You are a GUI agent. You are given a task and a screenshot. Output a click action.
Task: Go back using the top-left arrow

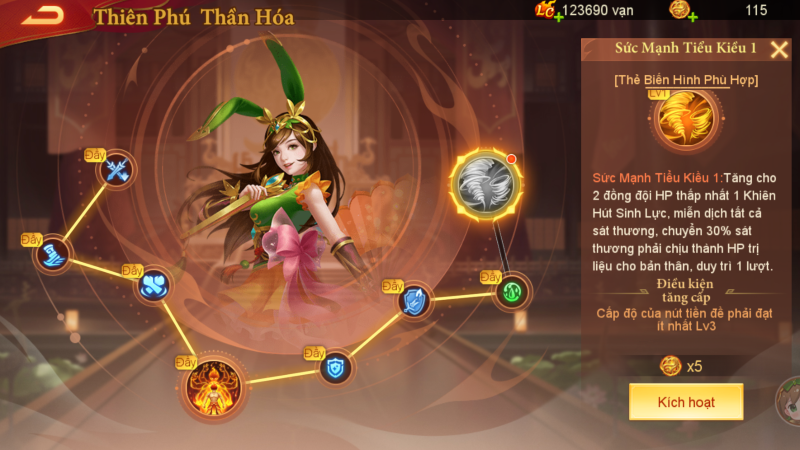coord(42,15)
